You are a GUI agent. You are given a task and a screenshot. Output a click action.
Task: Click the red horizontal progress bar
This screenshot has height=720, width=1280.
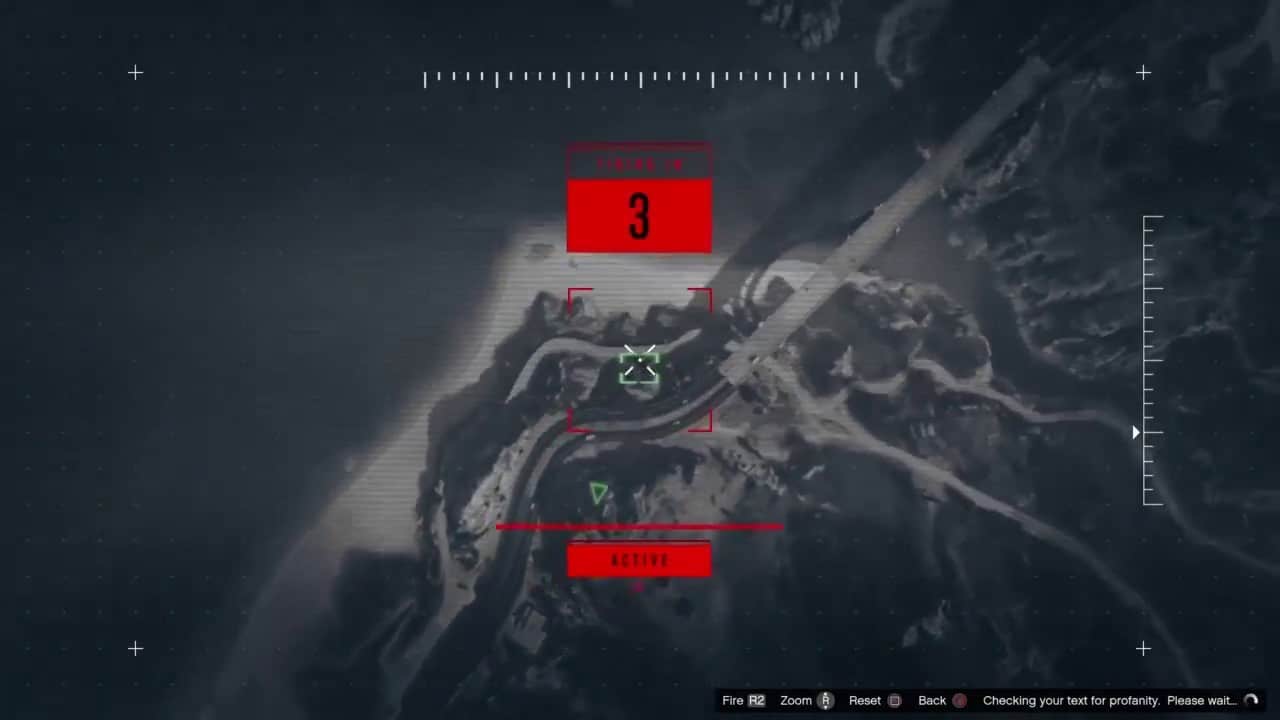pyautogui.click(x=639, y=527)
